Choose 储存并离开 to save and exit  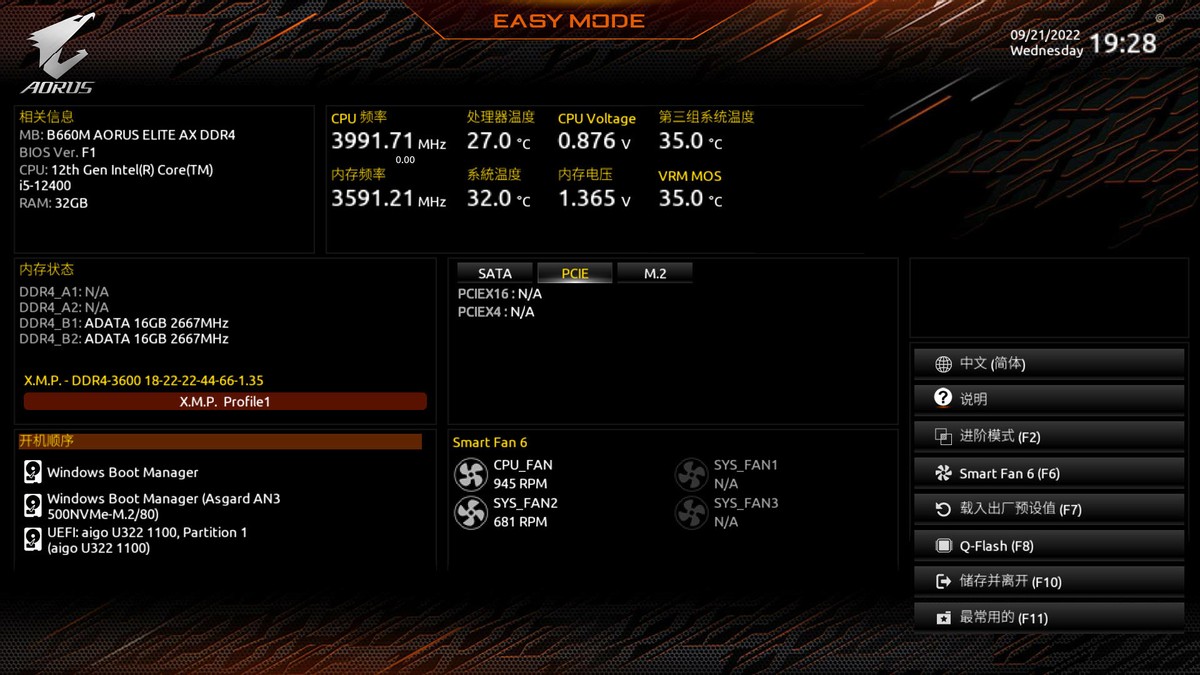coord(1048,581)
